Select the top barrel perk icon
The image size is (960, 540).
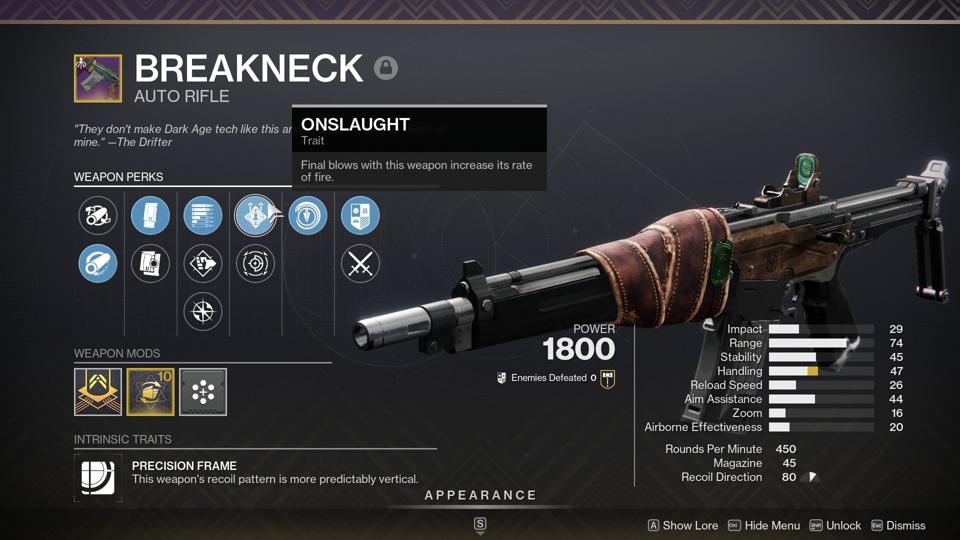[98, 215]
